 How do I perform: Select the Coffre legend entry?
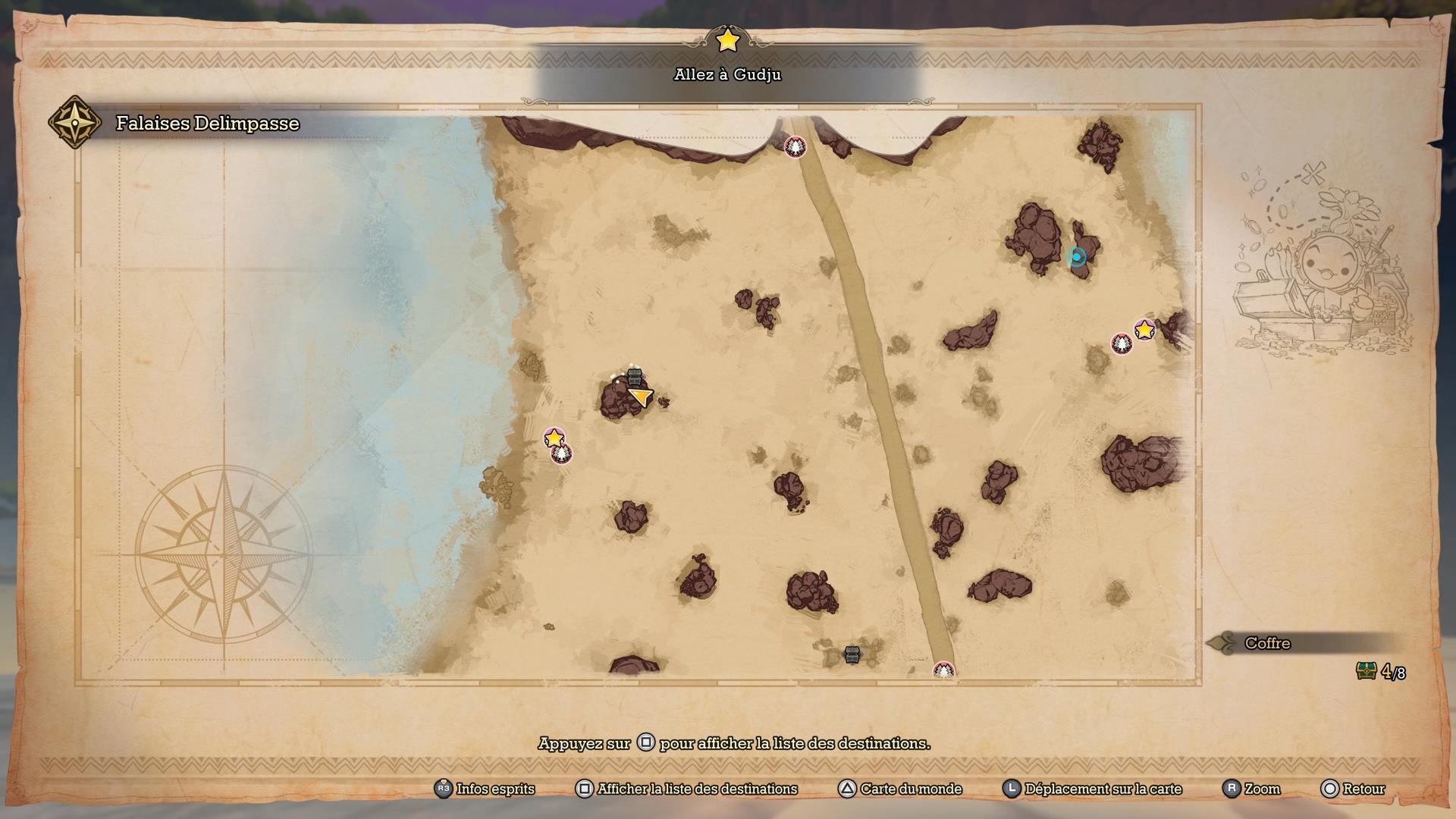1267,643
